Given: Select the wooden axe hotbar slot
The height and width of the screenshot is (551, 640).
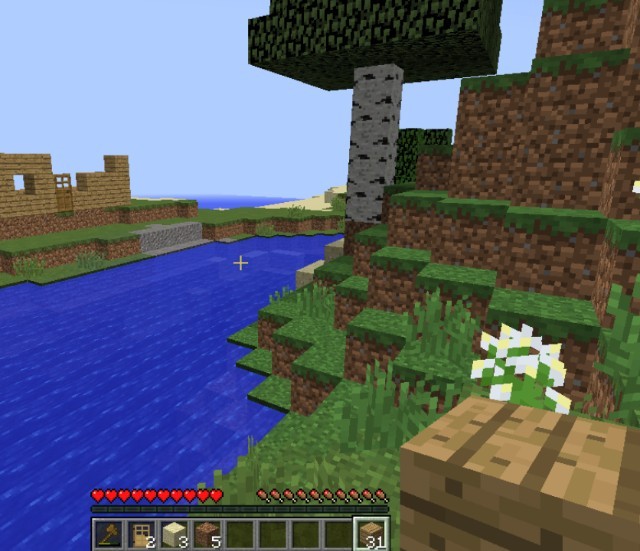Looking at the screenshot, I should point(108,533).
